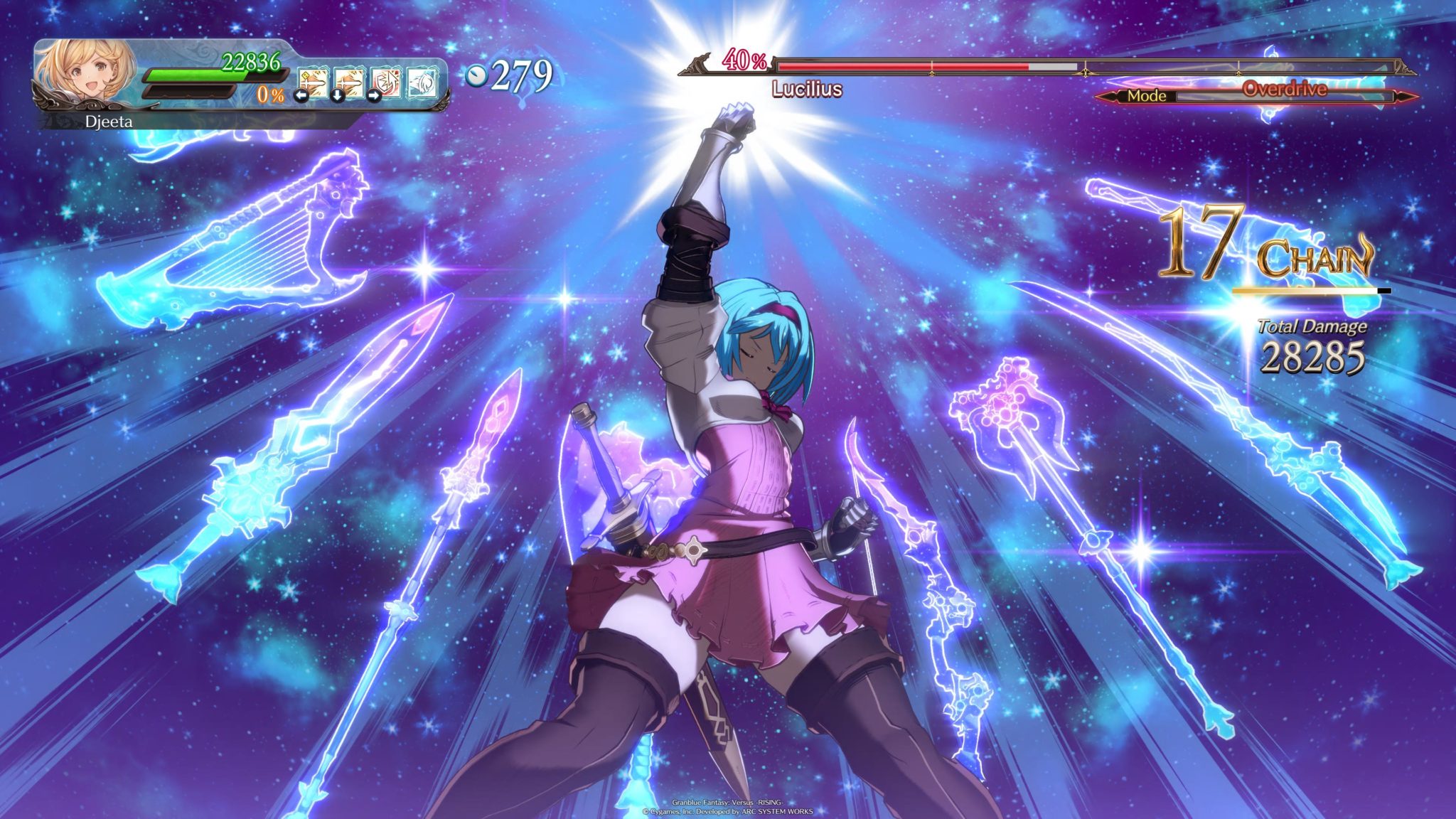Image resolution: width=1456 pixels, height=819 pixels.
Task: Activate the sword skill with yellow diamond
Action: pos(313,83)
